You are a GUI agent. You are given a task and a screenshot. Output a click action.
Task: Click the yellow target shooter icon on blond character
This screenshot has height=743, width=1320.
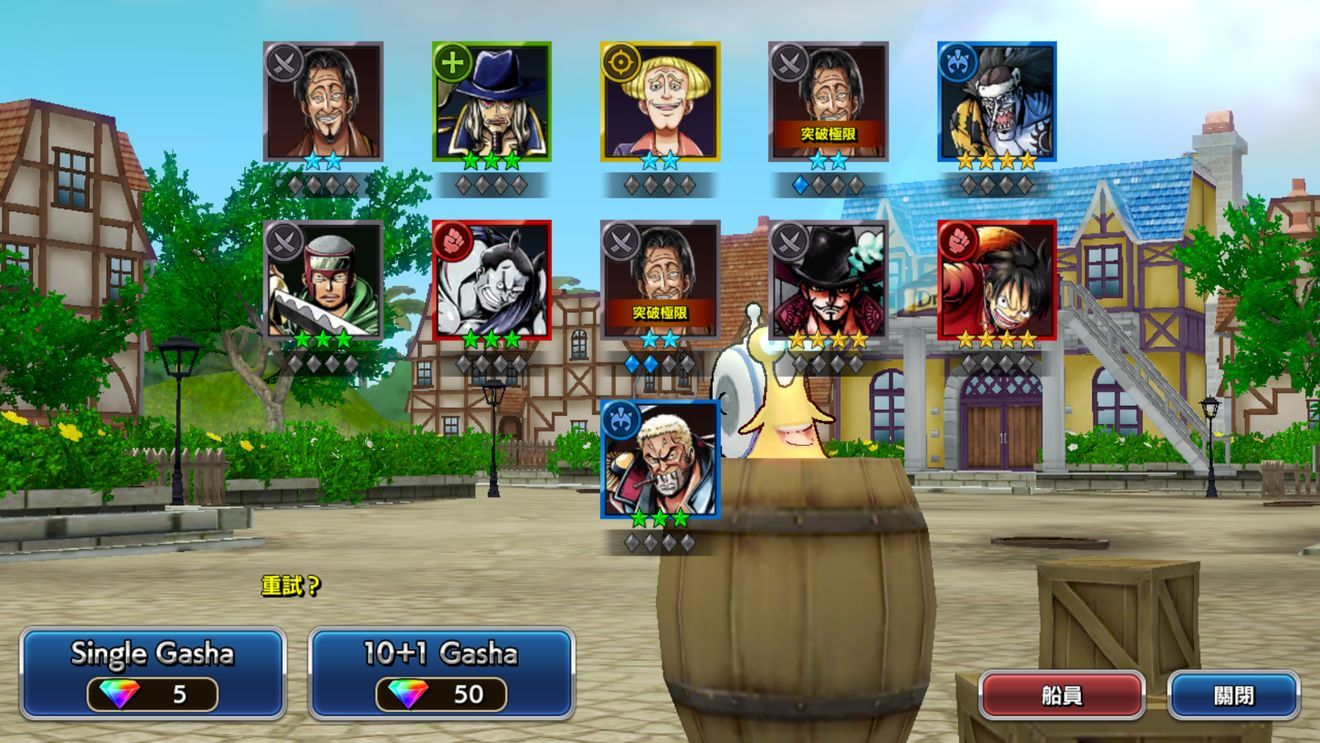click(621, 63)
